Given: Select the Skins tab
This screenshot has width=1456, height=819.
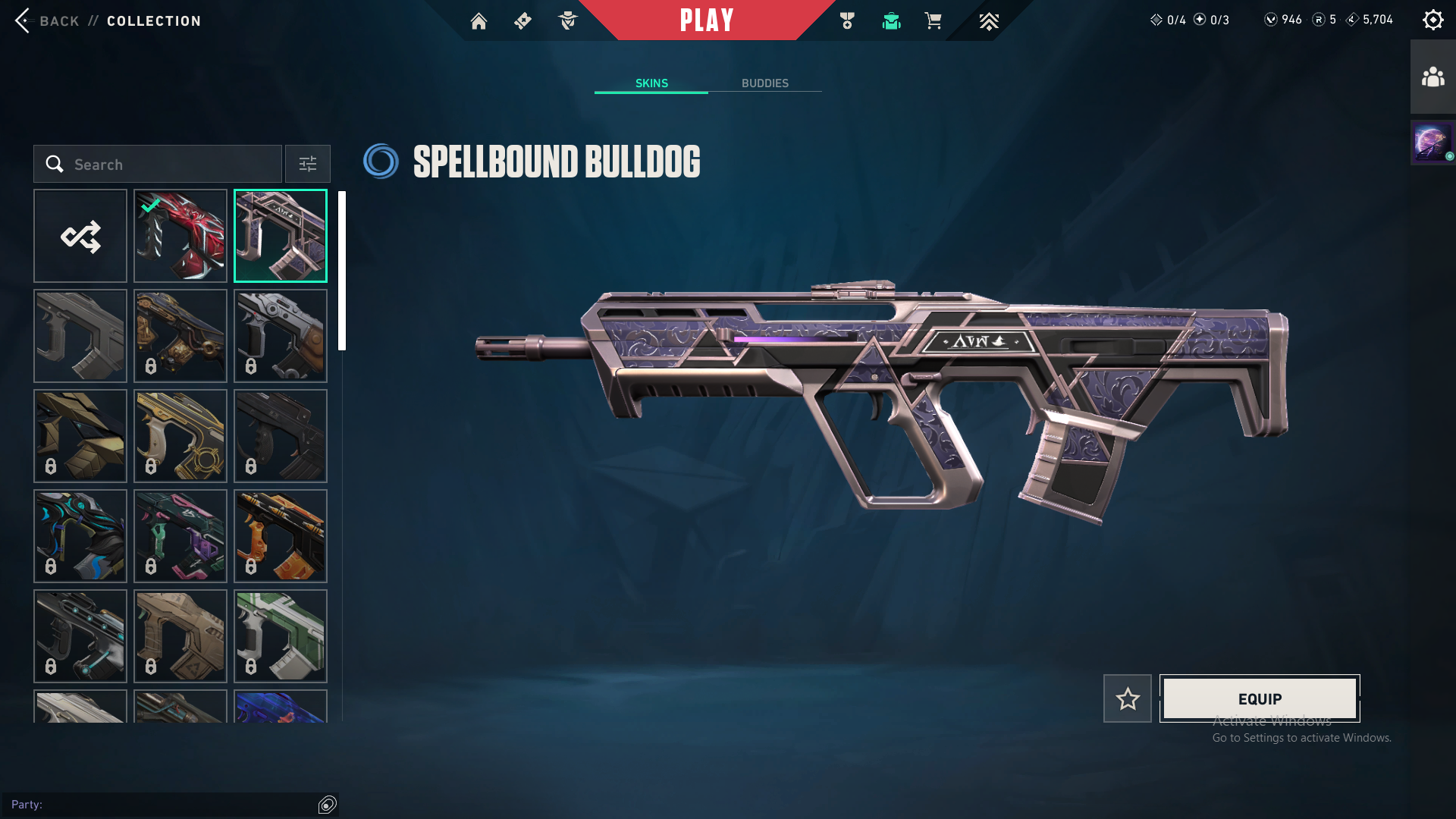Looking at the screenshot, I should [651, 83].
